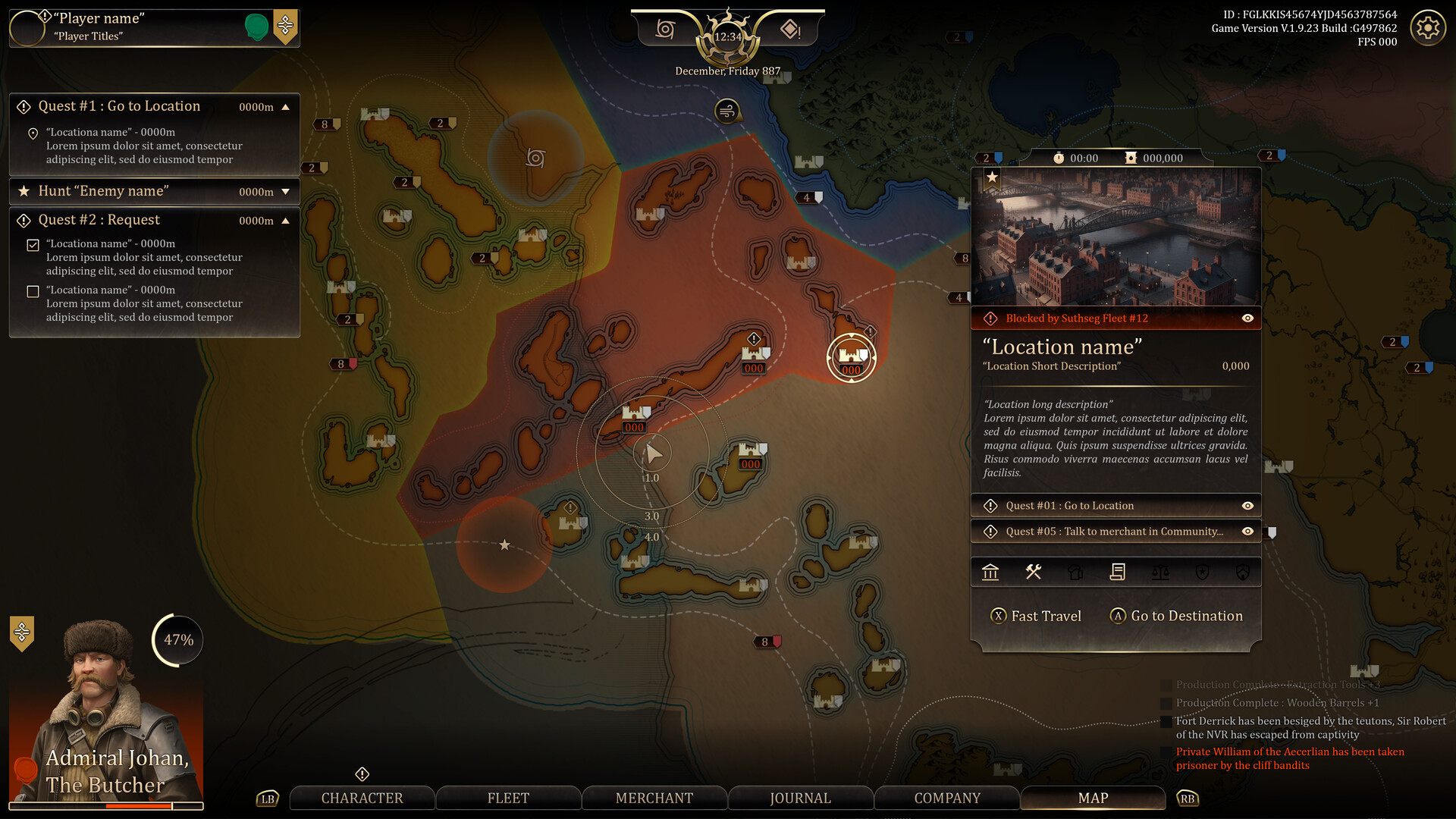
Task: Open the FLEET tab
Action: [508, 798]
